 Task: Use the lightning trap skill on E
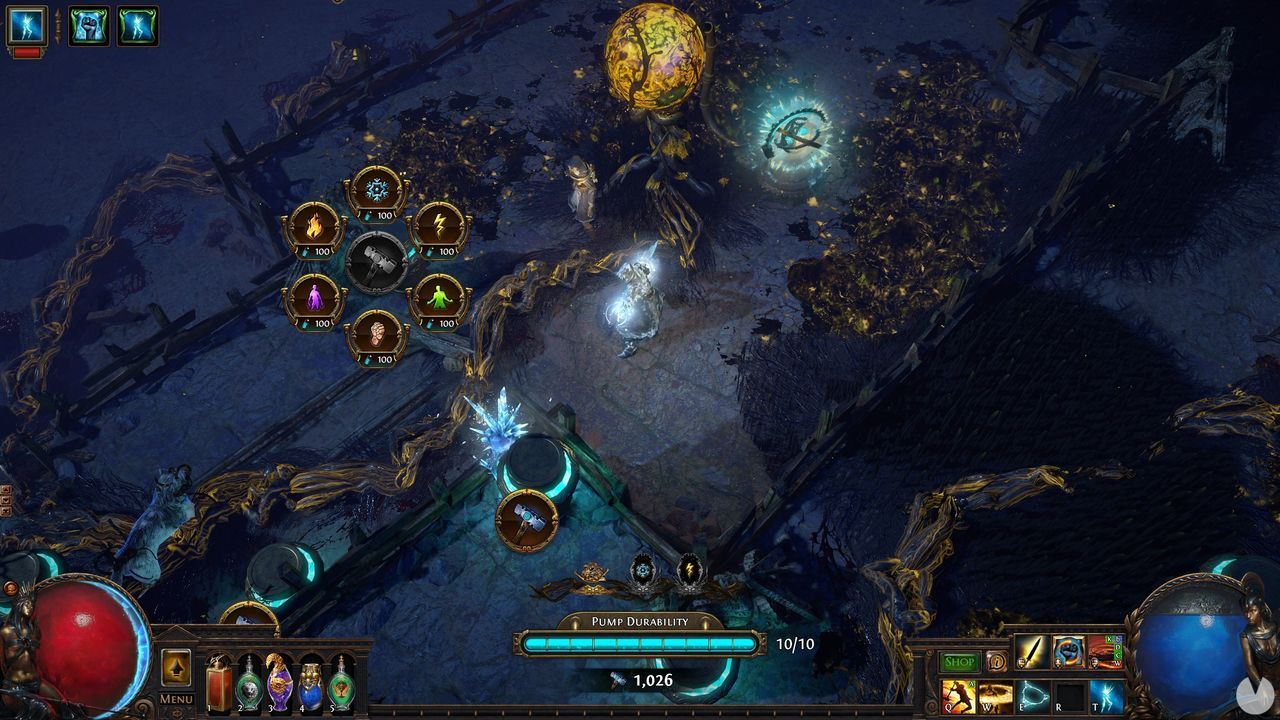[x=1034, y=697]
